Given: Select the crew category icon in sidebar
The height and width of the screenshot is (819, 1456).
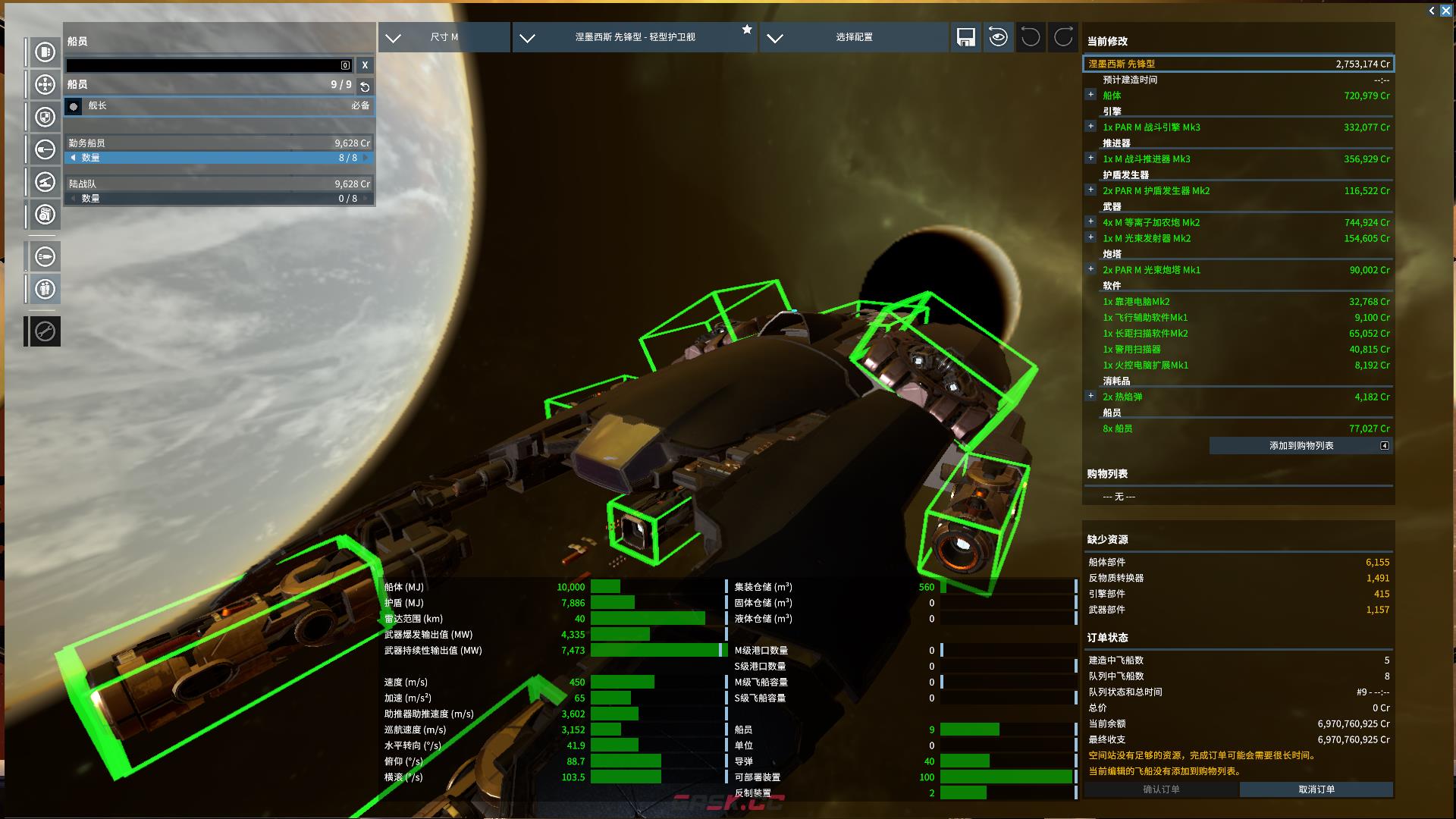Looking at the screenshot, I should point(45,289).
